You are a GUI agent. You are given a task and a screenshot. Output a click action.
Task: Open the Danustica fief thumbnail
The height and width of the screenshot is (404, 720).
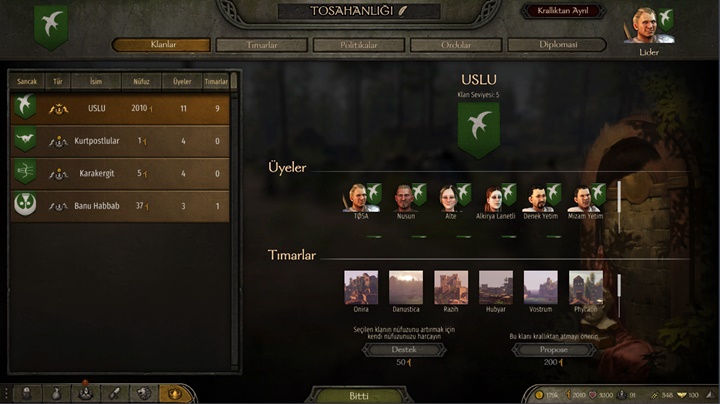405,287
